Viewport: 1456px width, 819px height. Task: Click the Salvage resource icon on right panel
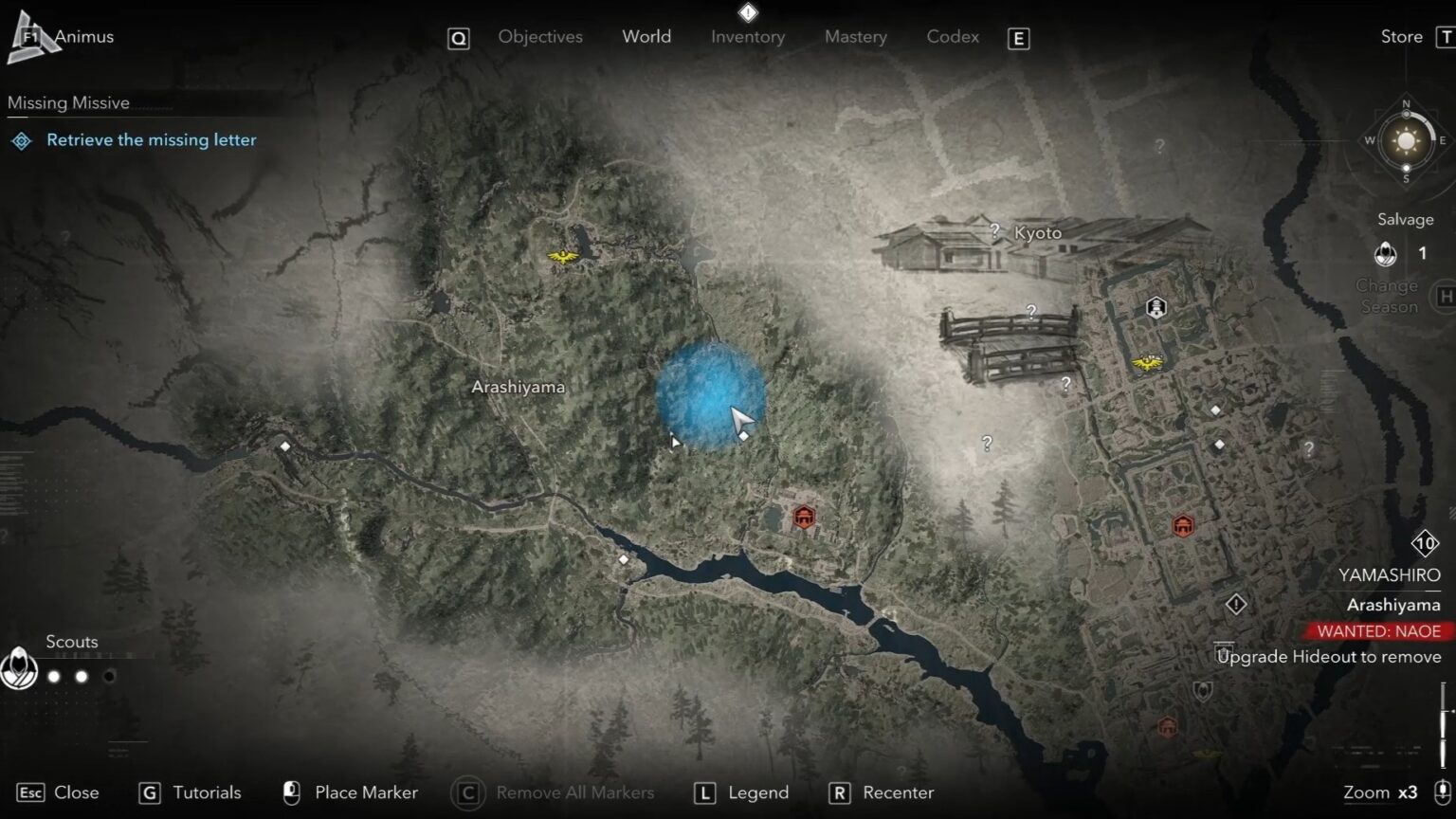[x=1385, y=253]
